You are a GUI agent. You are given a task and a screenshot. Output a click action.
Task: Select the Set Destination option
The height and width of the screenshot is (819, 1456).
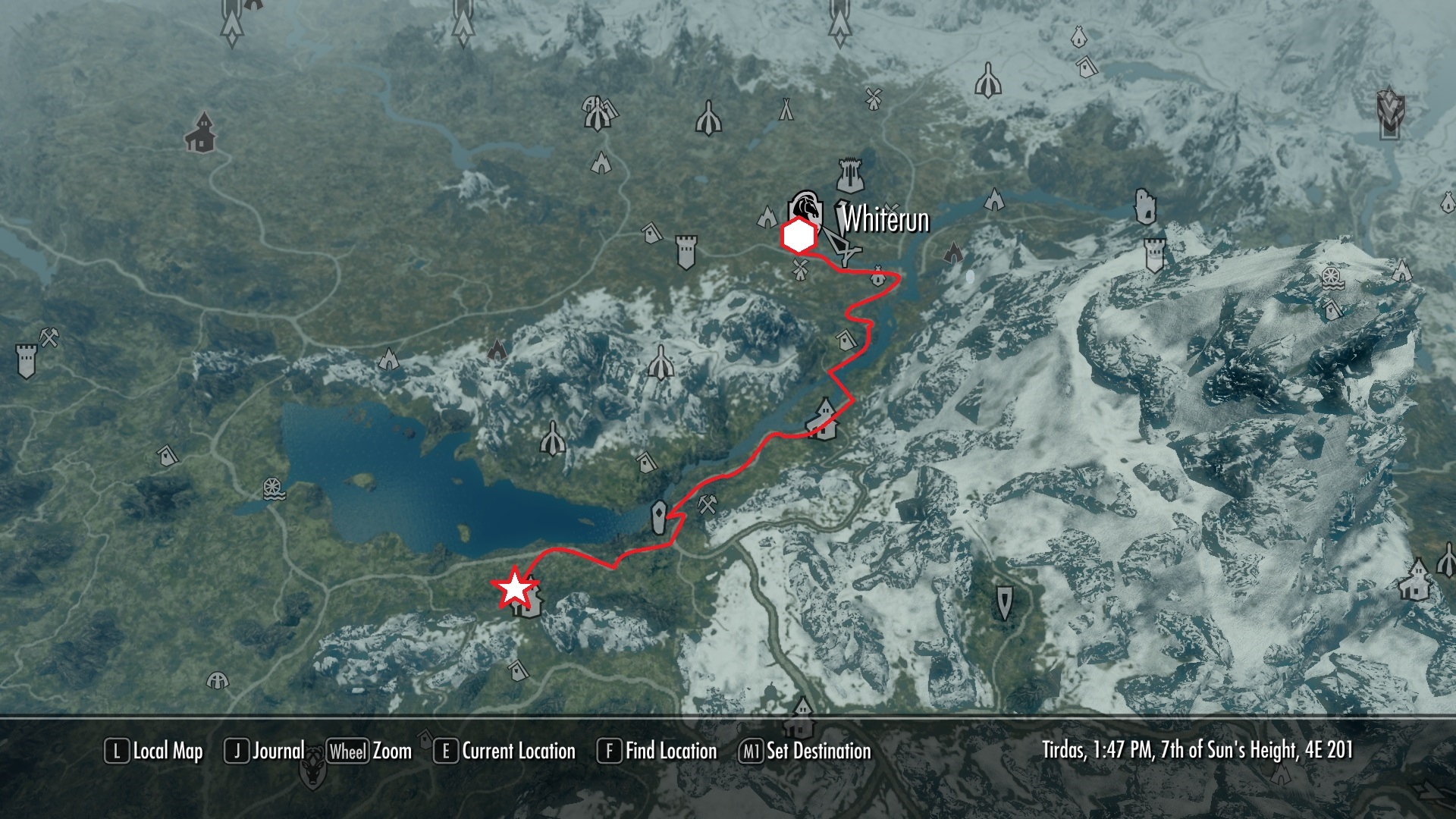click(x=805, y=752)
